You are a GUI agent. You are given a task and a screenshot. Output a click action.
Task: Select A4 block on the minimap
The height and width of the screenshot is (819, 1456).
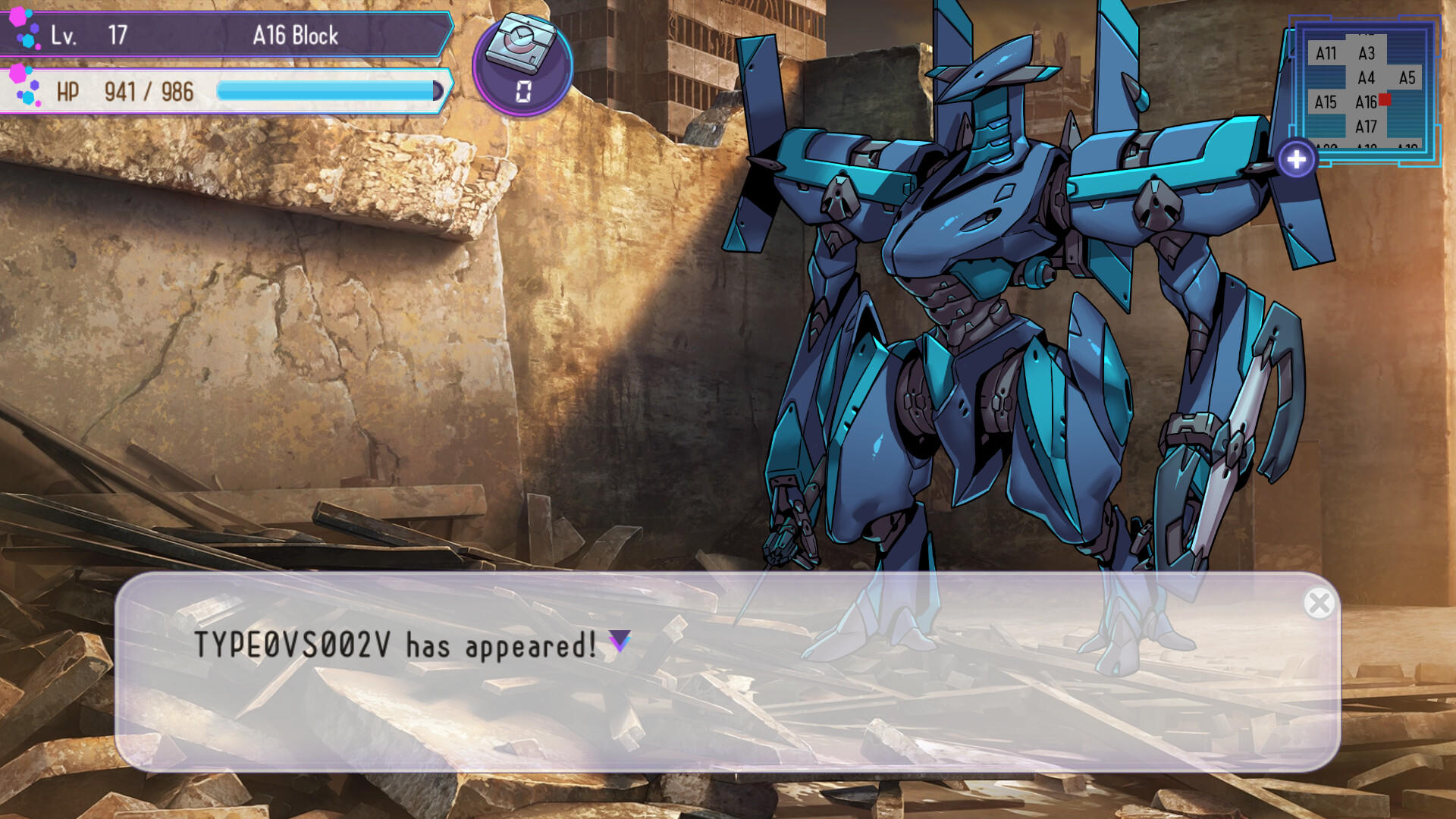[x=1367, y=76]
